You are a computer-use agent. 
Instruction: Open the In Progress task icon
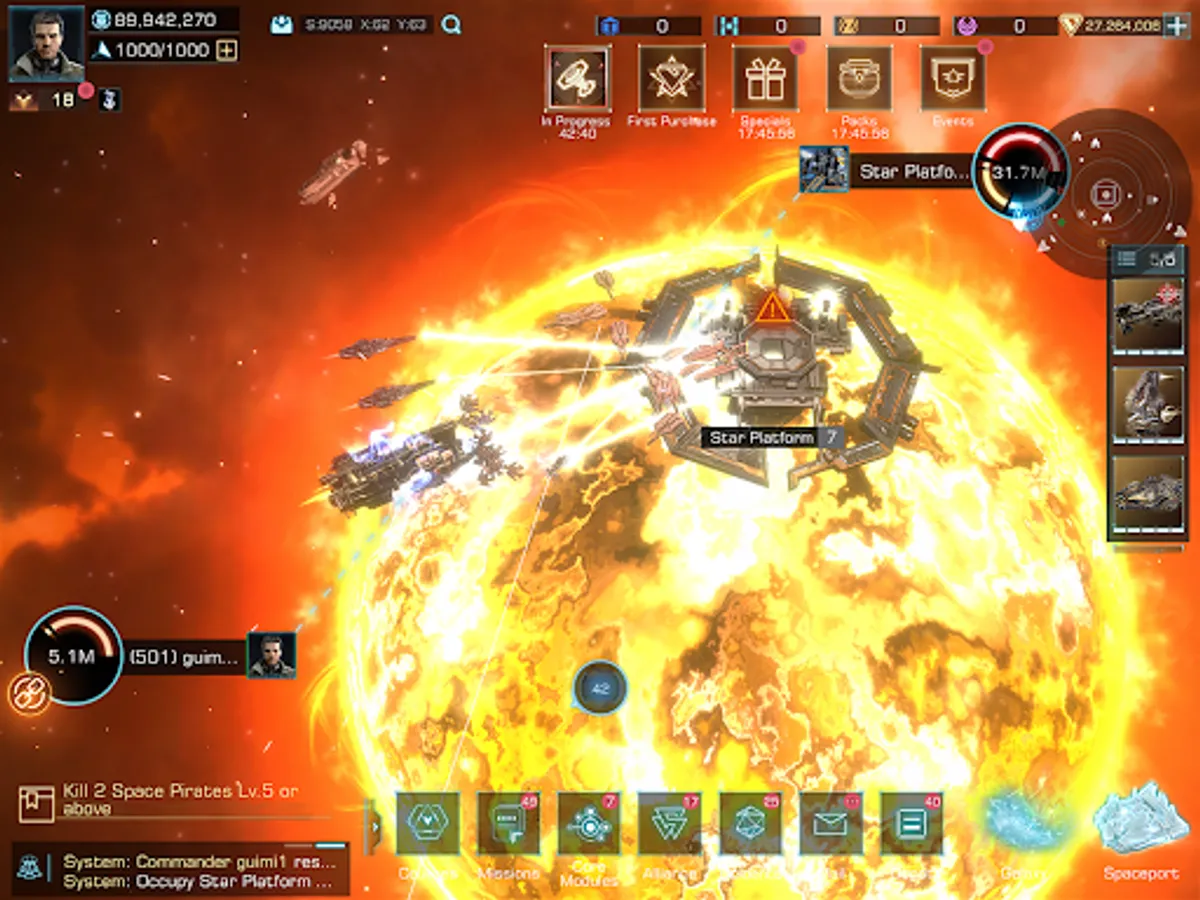pyautogui.click(x=577, y=78)
